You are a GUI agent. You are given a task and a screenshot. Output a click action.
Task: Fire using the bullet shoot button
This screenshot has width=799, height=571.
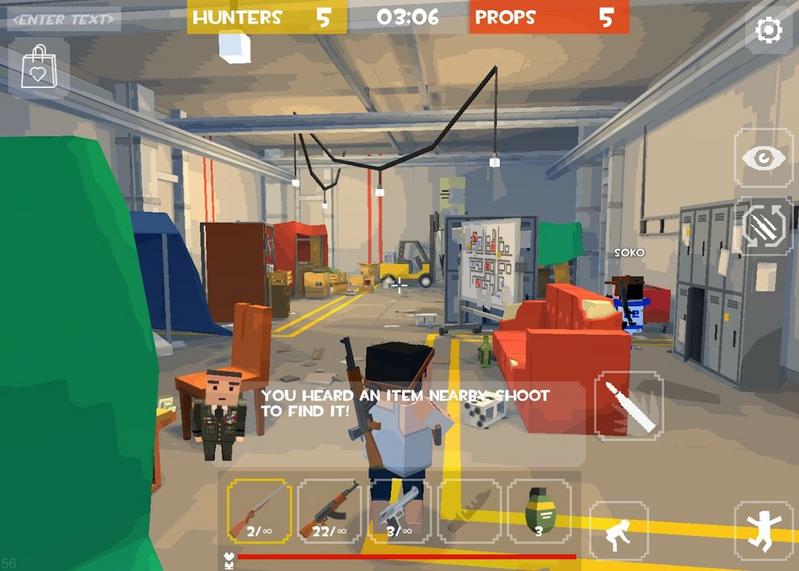[628, 406]
